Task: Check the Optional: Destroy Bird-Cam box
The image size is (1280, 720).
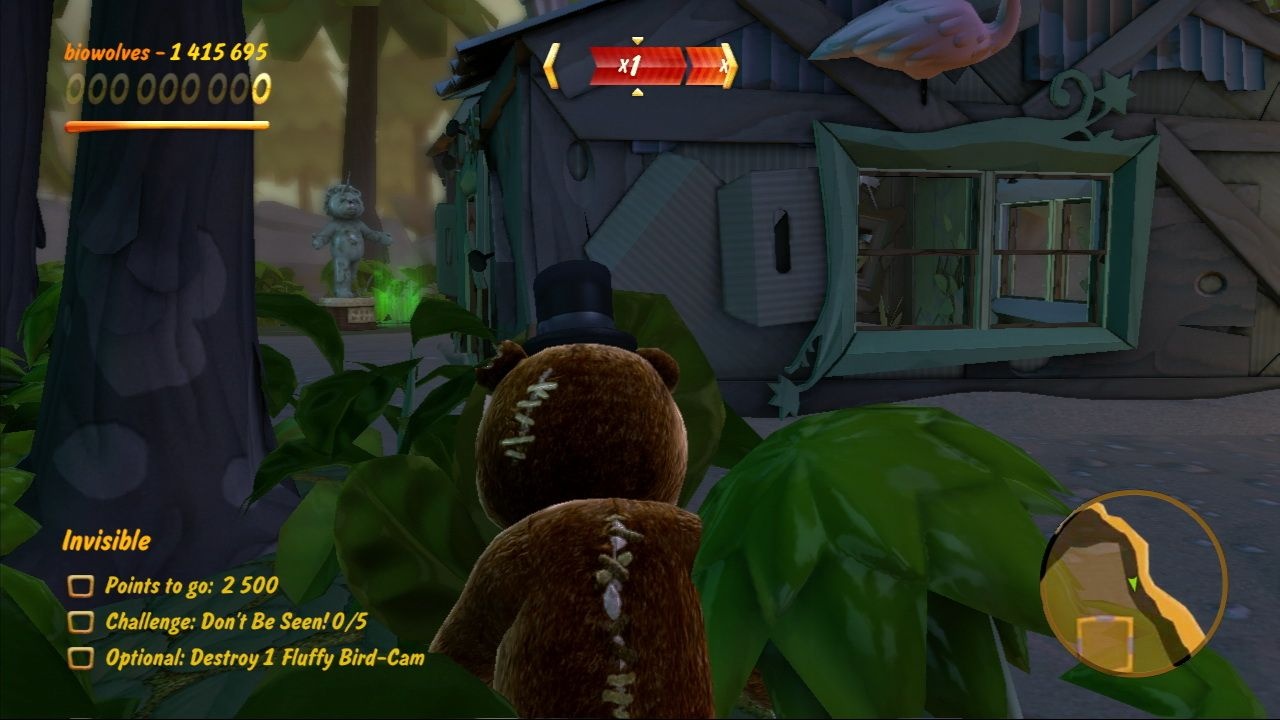Action: (79, 659)
